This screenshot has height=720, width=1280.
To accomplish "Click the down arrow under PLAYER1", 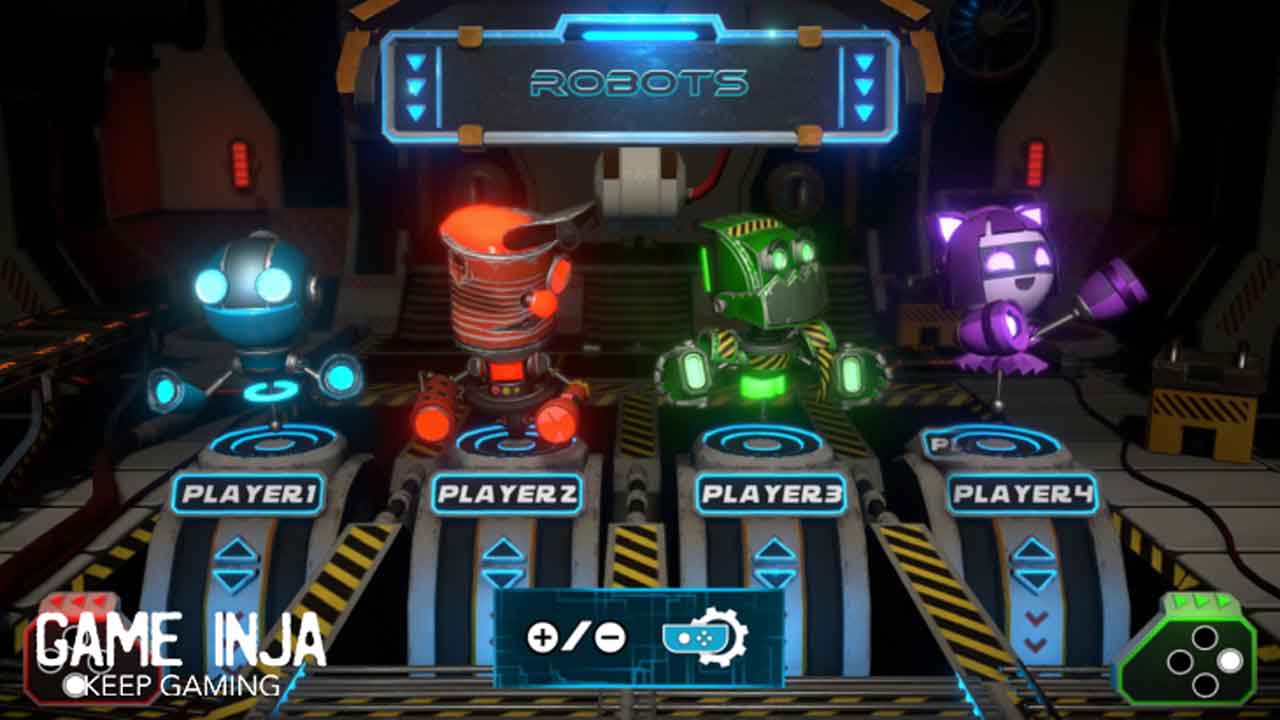I will click(x=237, y=580).
